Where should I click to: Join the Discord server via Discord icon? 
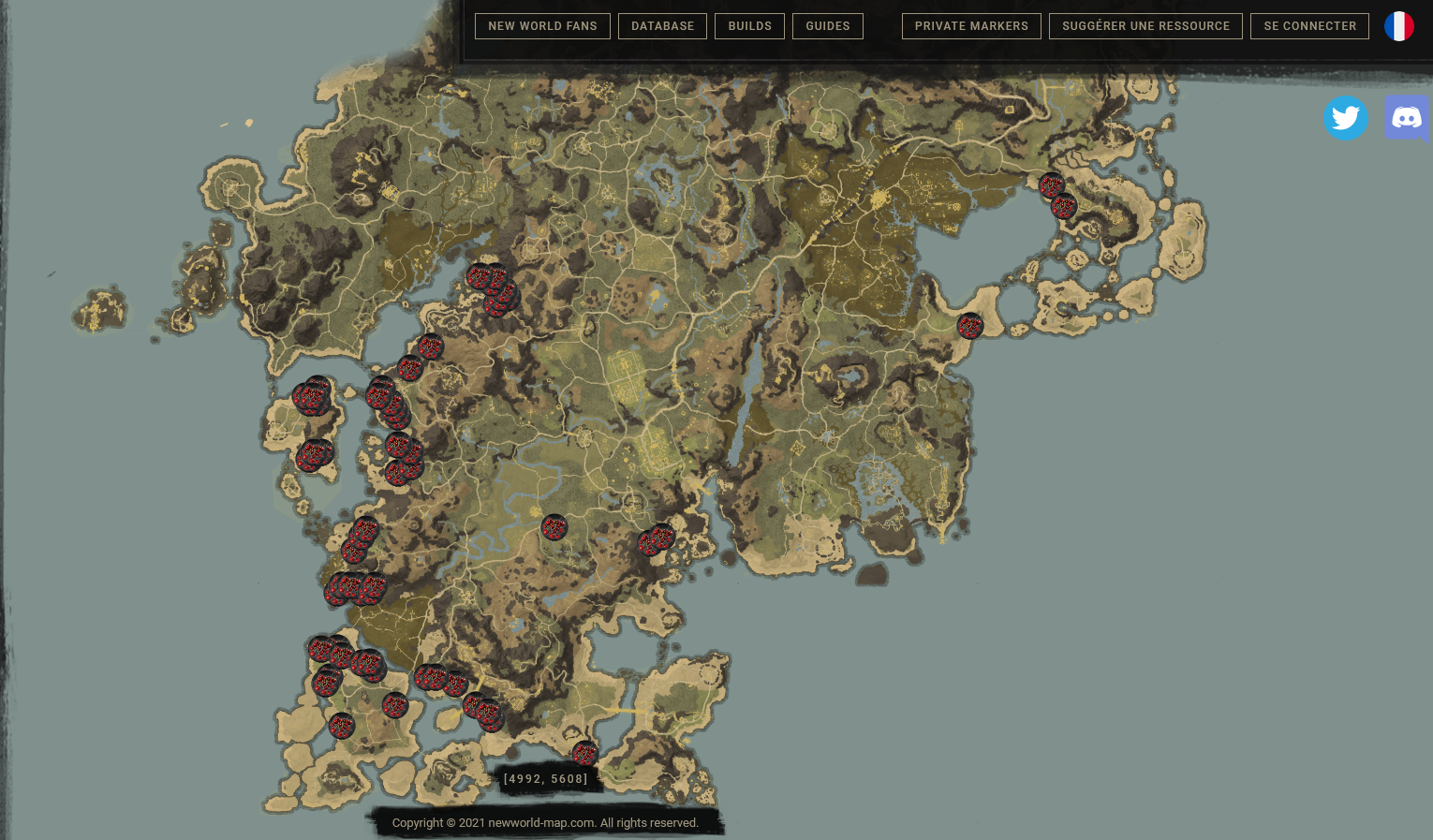tap(1408, 118)
